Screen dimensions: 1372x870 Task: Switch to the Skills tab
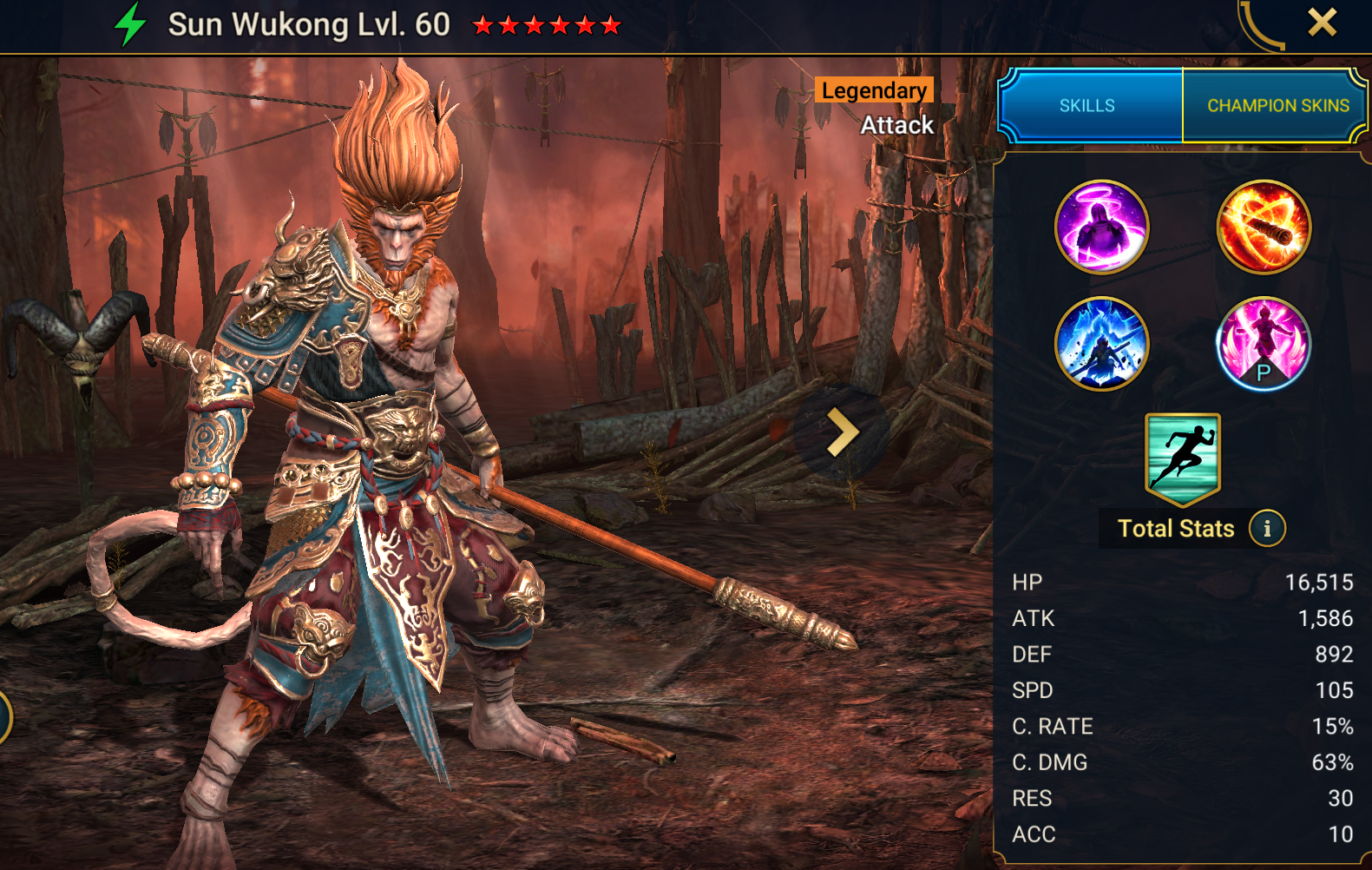click(x=1088, y=106)
